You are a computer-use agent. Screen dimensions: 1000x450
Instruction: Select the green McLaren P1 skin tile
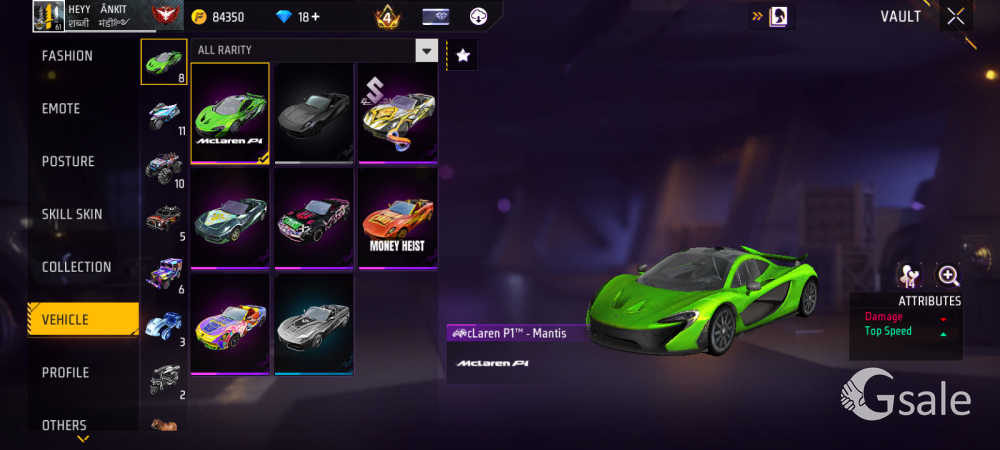tap(230, 112)
